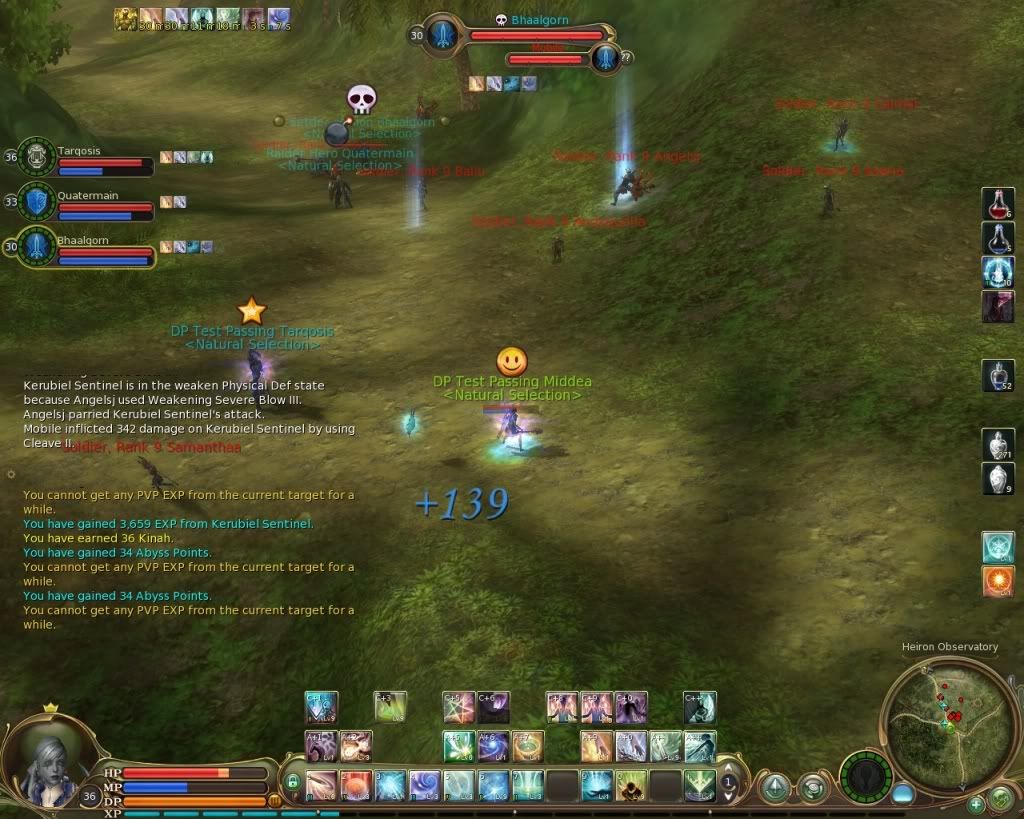
Task: Activate the purple swirl skill in slot 4
Action: tap(425, 785)
